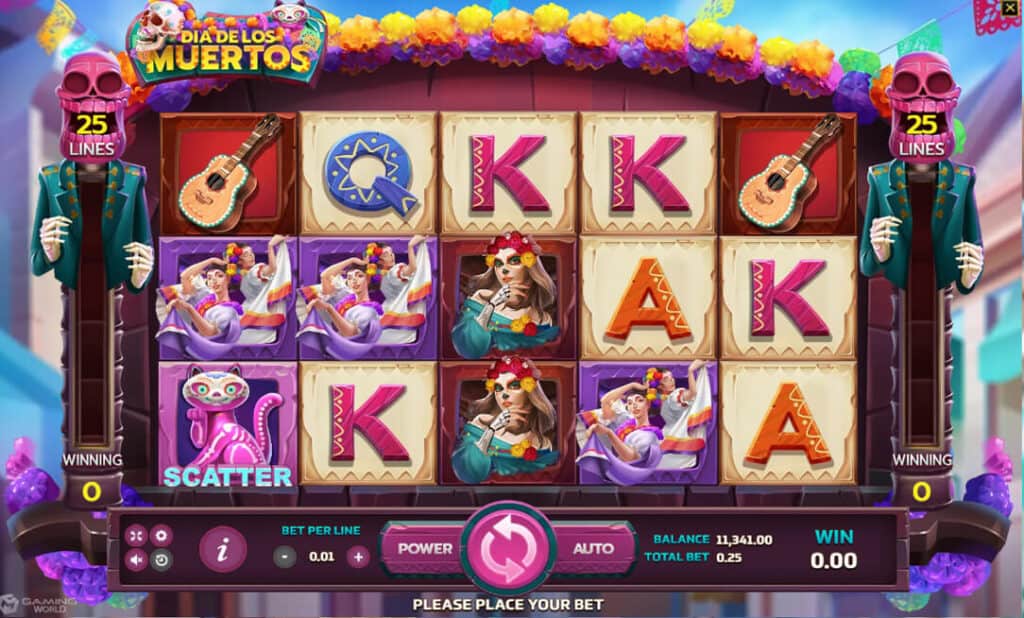
Task: Turn on AUTO spin mode
Action: (x=593, y=548)
